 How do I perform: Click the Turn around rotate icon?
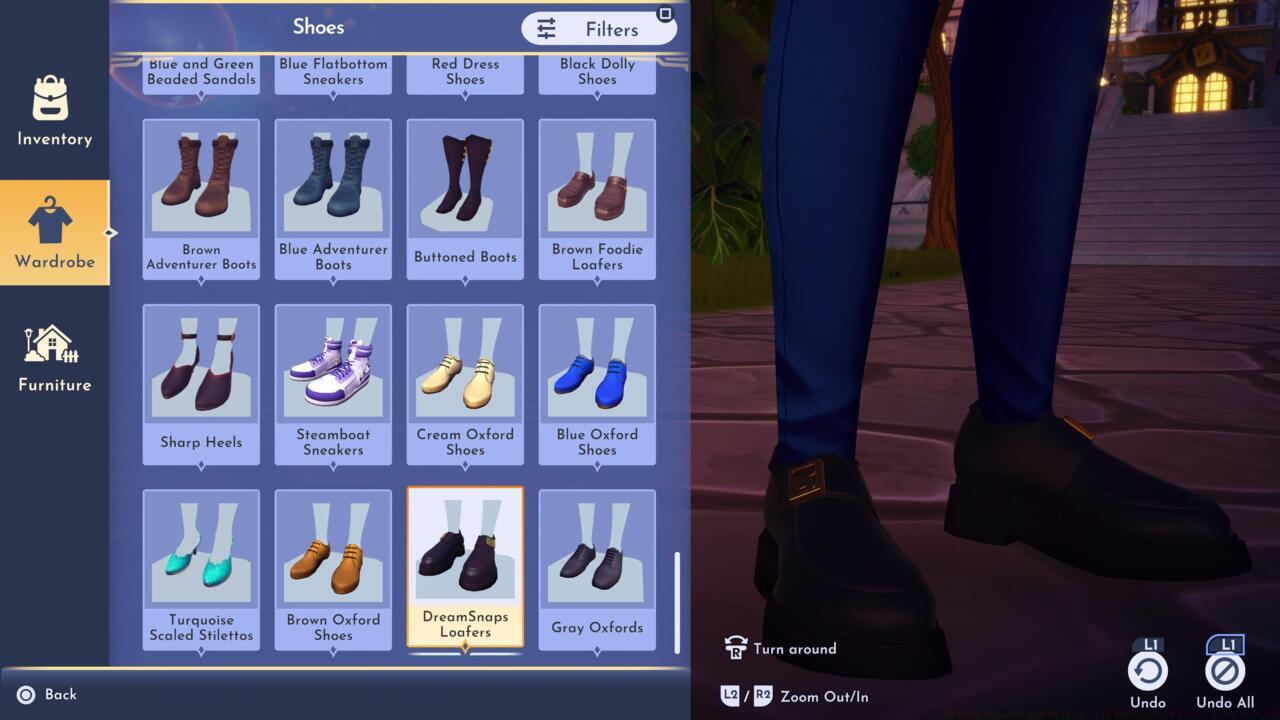pos(737,648)
